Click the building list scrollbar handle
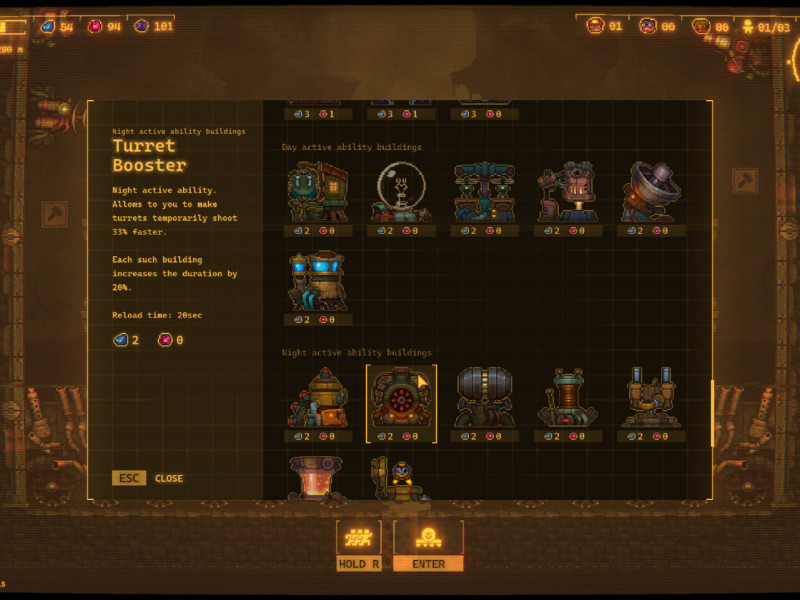 tap(712, 413)
